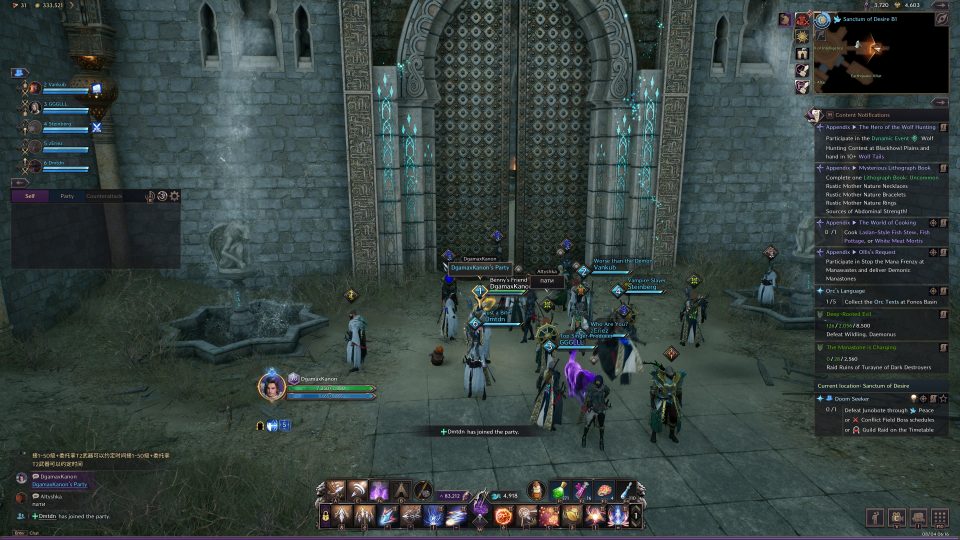Open the gear settings icon beside Counterattack
The image size is (960, 540).
click(x=175, y=196)
